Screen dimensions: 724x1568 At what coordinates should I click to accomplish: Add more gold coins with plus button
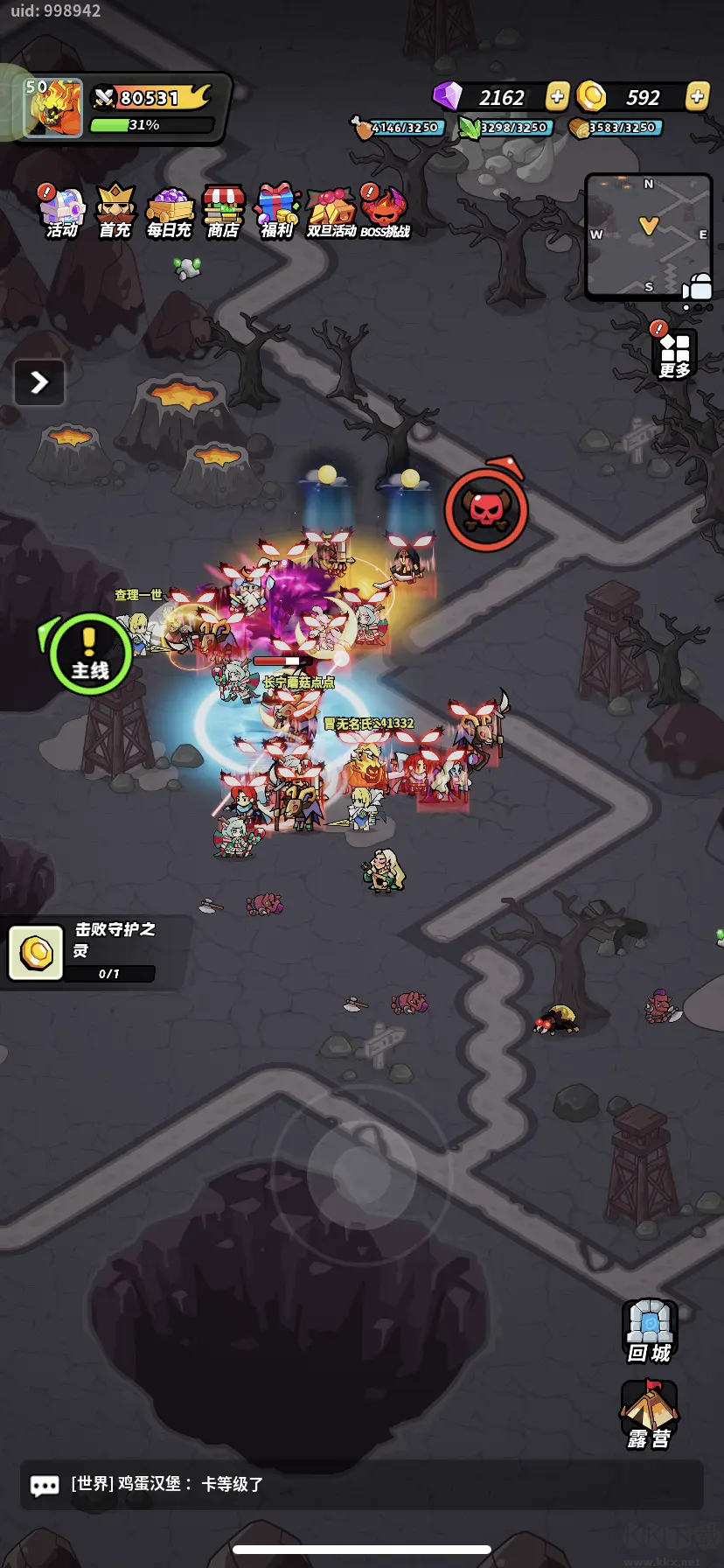click(697, 96)
